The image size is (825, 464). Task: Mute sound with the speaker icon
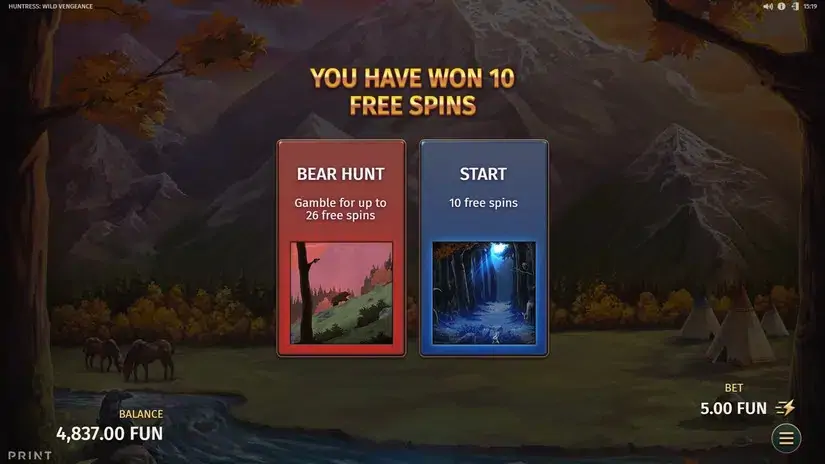768,6
